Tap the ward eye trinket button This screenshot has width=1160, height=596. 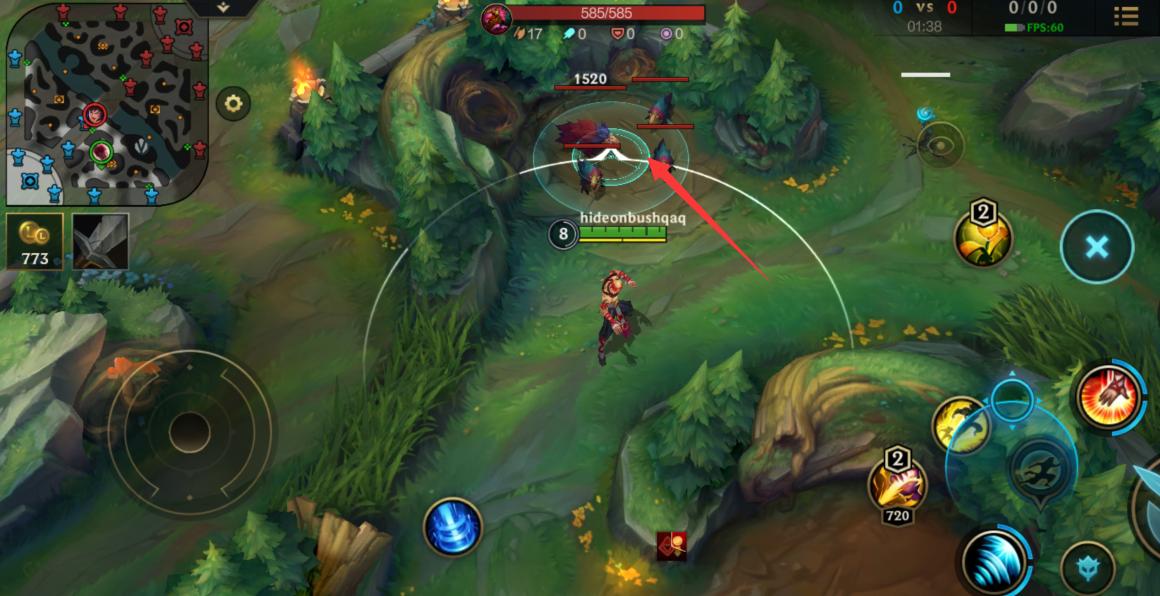940,145
